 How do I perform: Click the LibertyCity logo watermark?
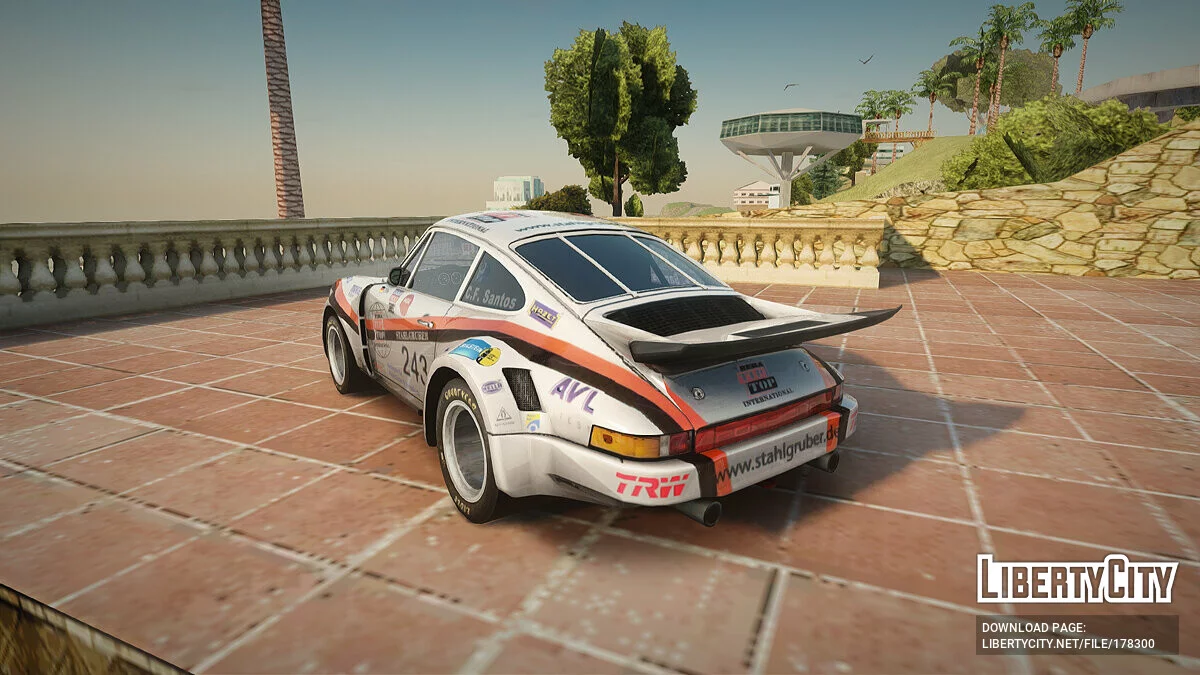[1077, 579]
